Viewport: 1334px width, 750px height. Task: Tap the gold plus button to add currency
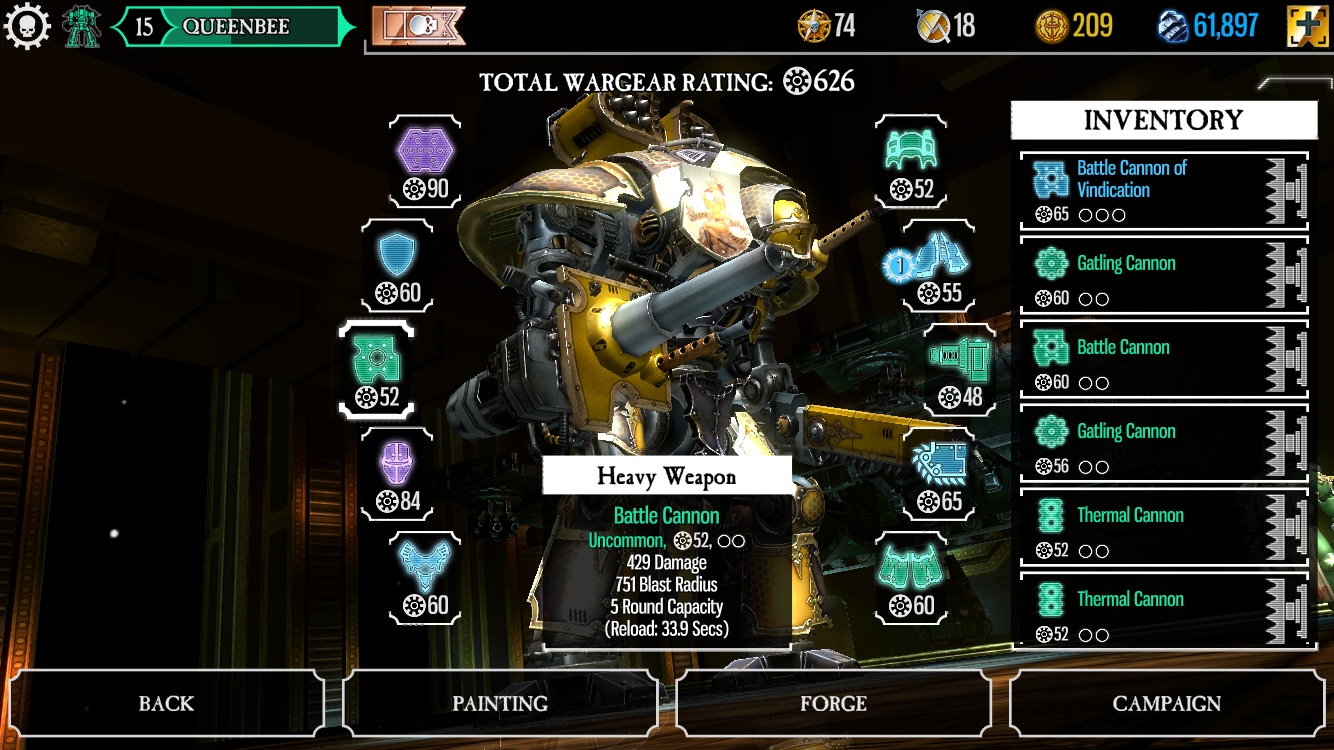click(x=1308, y=26)
